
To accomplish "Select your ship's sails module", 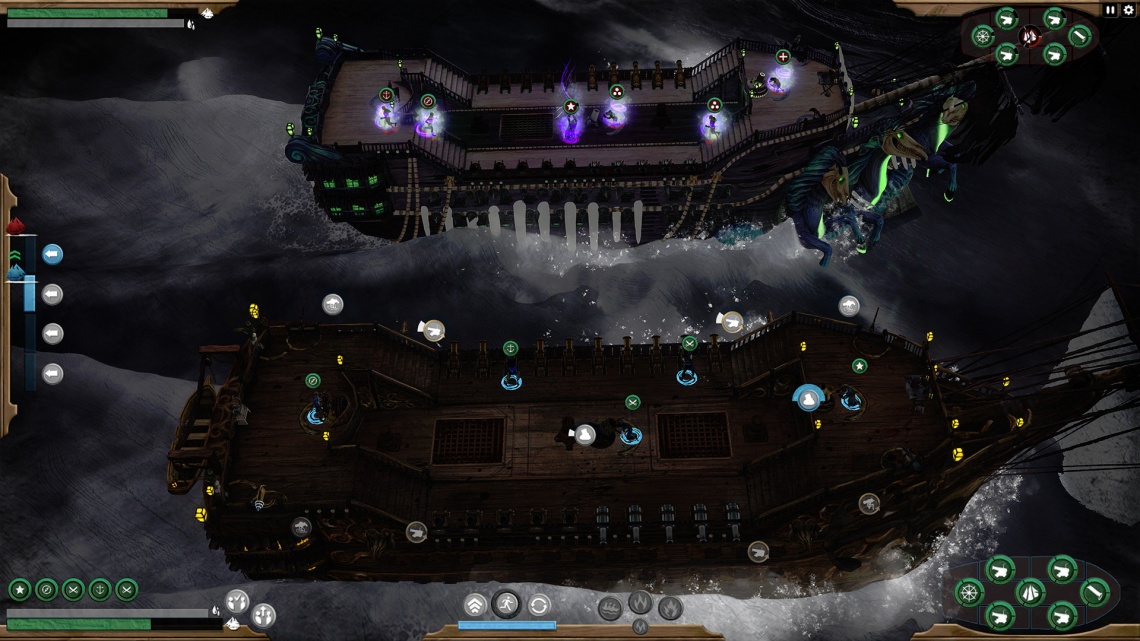I will pos(1031,592).
